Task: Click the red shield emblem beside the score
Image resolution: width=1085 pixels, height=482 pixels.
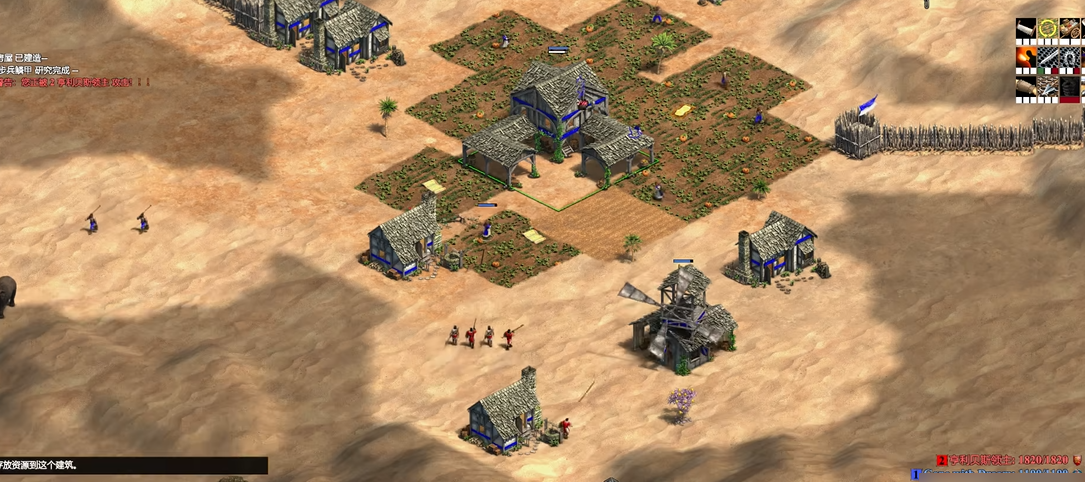Action: tap(1077, 459)
